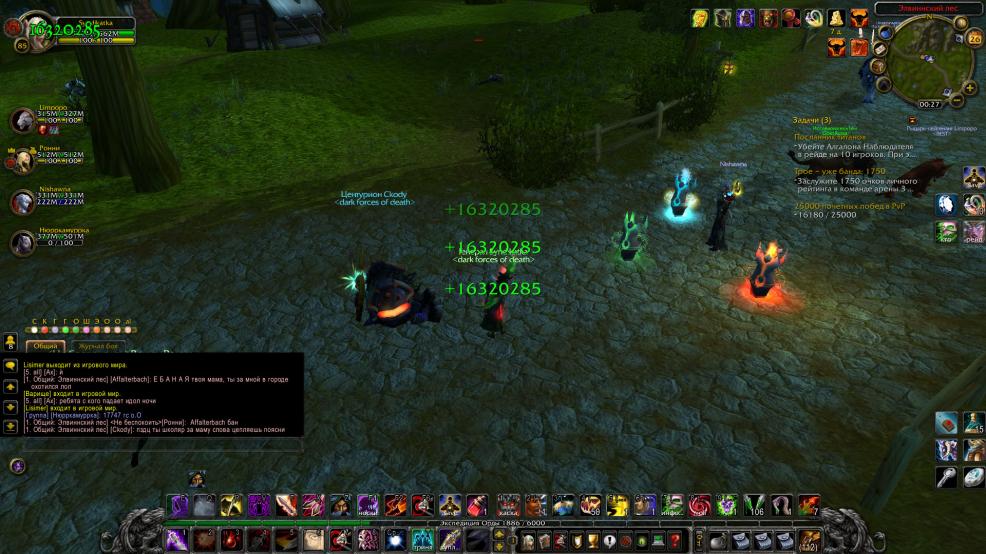Open the calendar button showing 26

(974, 40)
